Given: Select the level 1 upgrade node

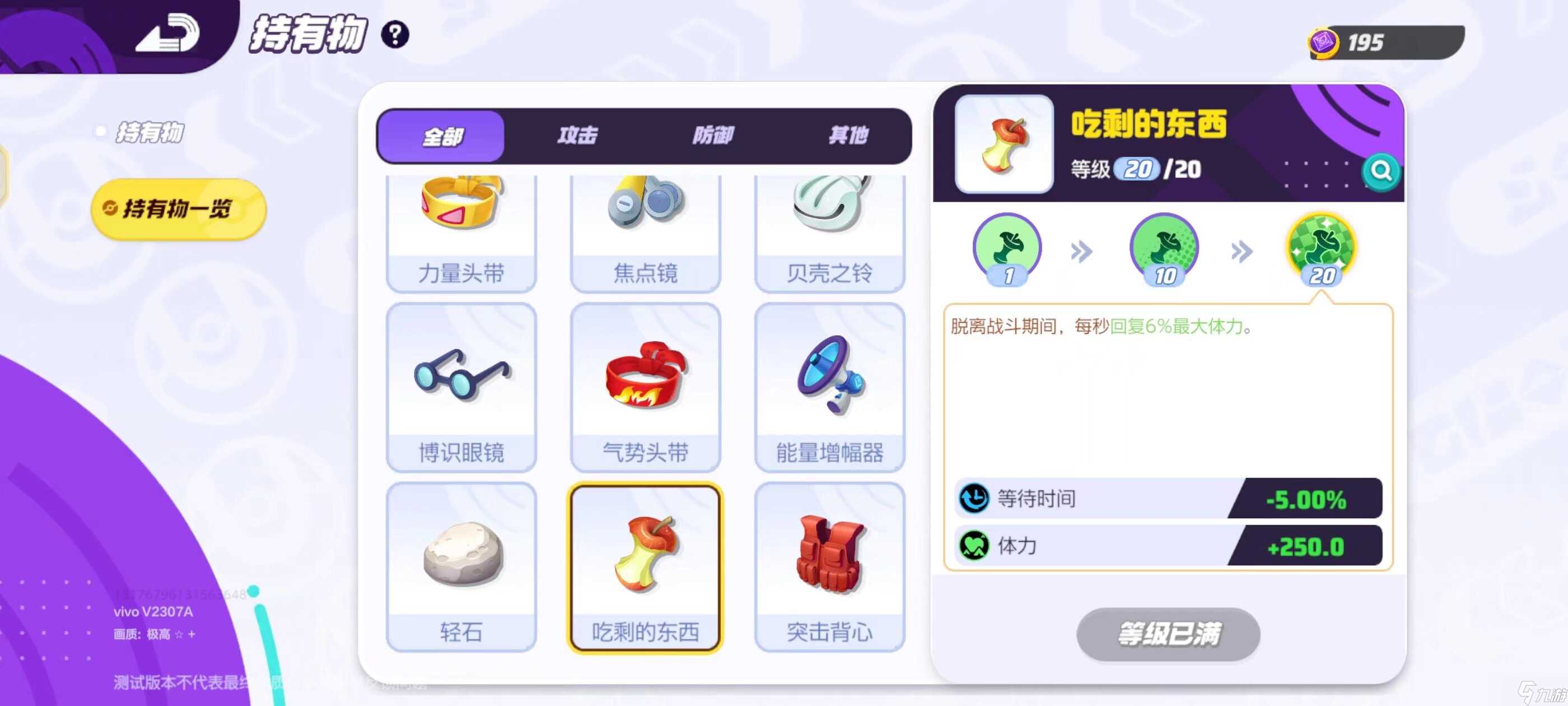Looking at the screenshot, I should click(x=1007, y=248).
